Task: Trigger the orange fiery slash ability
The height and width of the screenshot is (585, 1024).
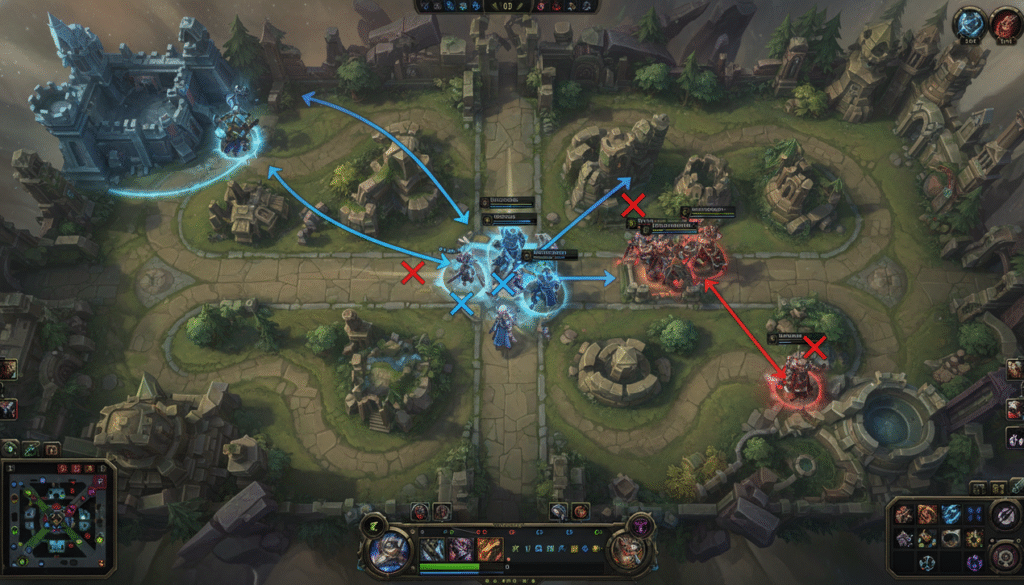Action: point(489,549)
